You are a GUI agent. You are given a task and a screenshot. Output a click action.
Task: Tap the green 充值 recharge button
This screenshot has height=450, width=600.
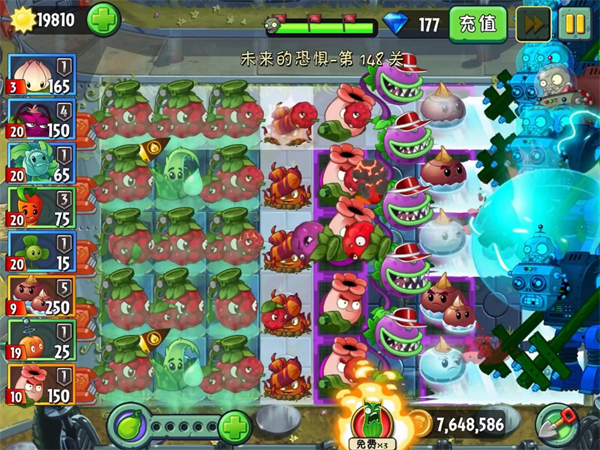click(477, 23)
